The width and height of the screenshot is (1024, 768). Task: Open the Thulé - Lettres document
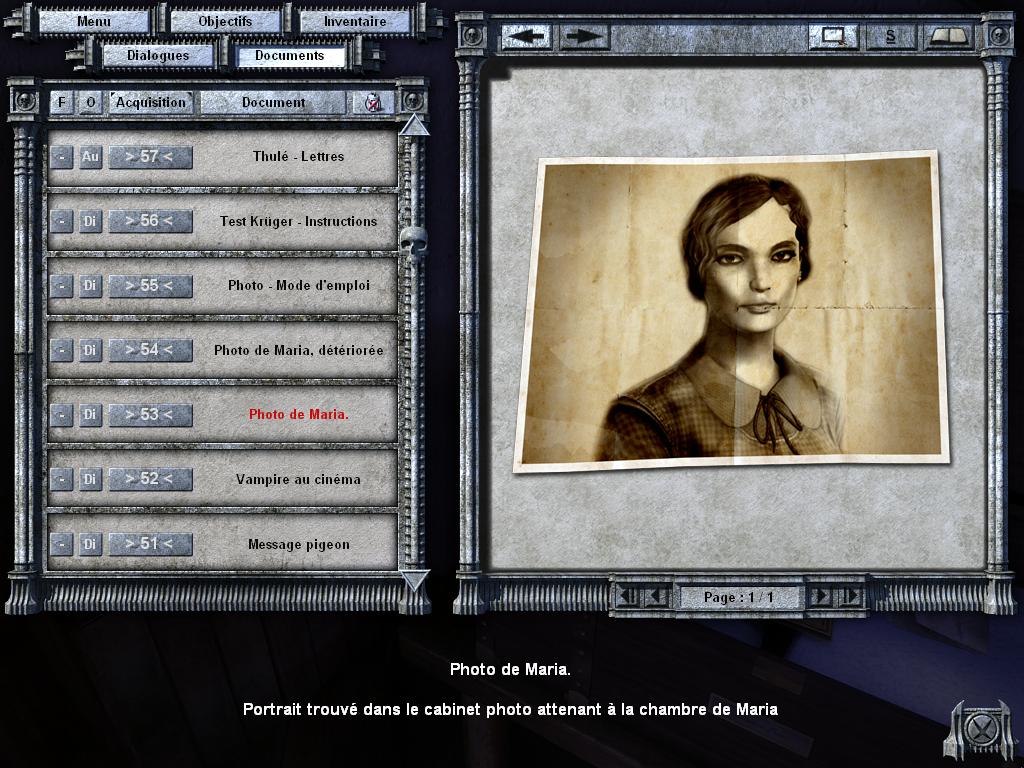click(298, 157)
